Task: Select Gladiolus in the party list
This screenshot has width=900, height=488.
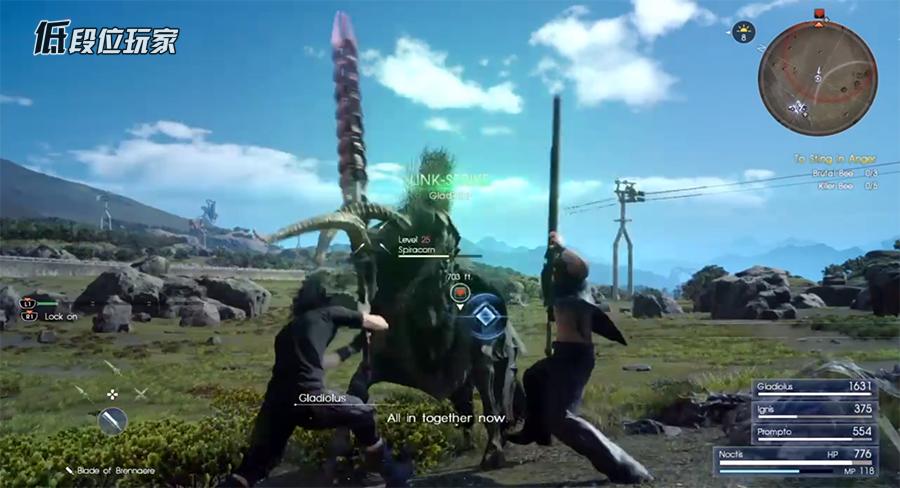Action: click(x=814, y=386)
